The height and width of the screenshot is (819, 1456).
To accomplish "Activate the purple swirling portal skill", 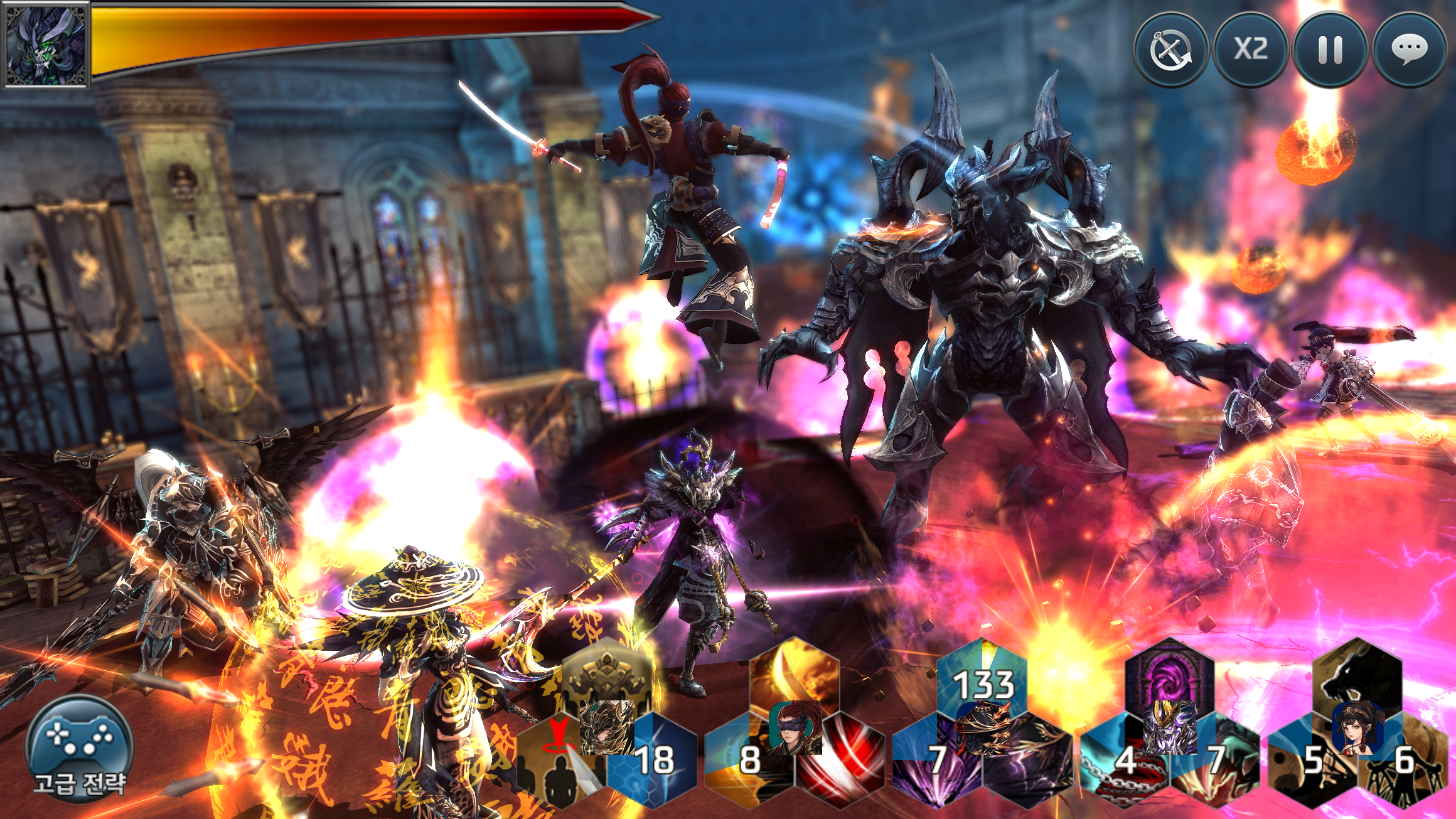I will 1169,675.
